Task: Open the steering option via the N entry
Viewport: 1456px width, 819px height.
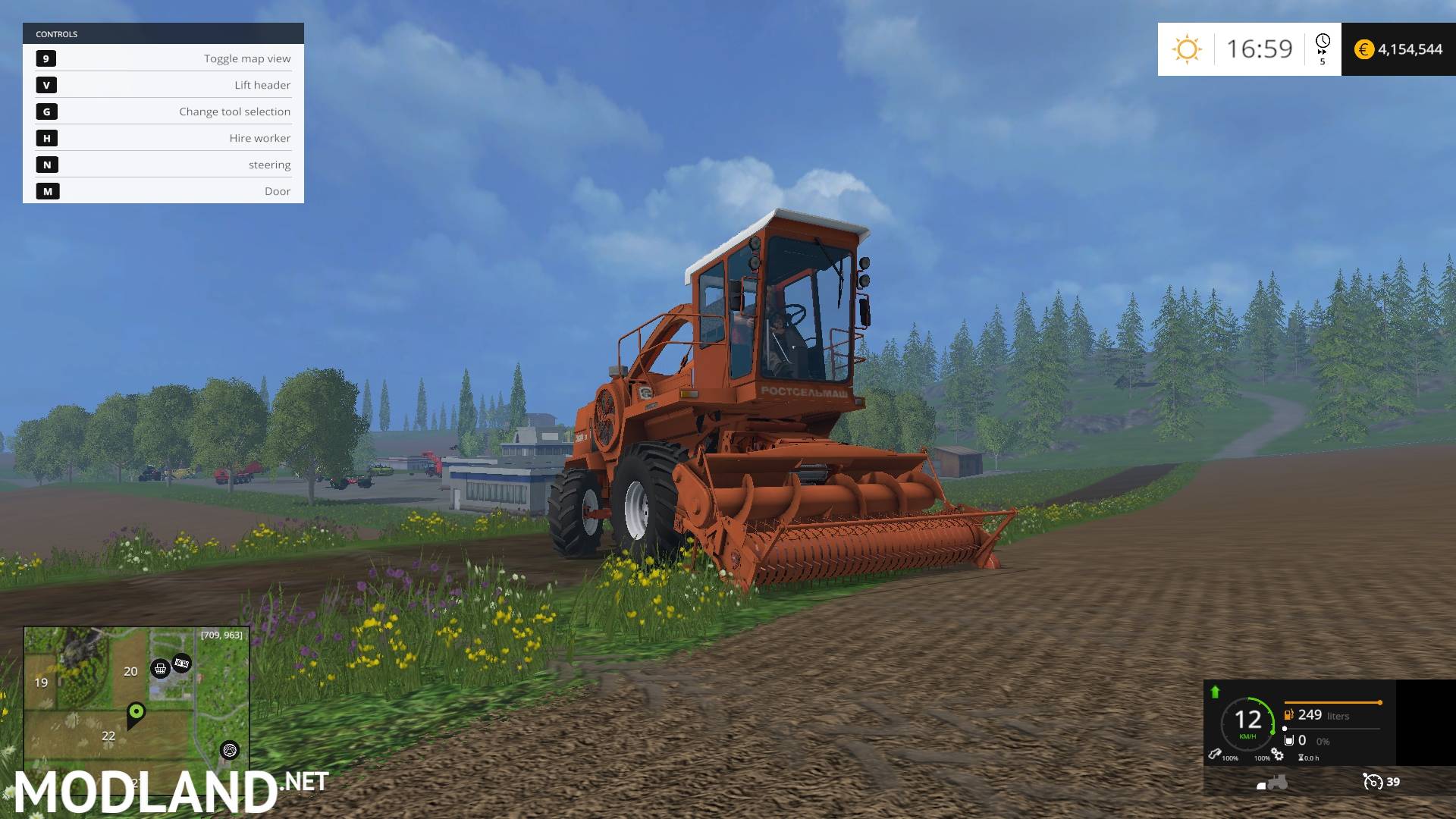Action: [x=162, y=165]
